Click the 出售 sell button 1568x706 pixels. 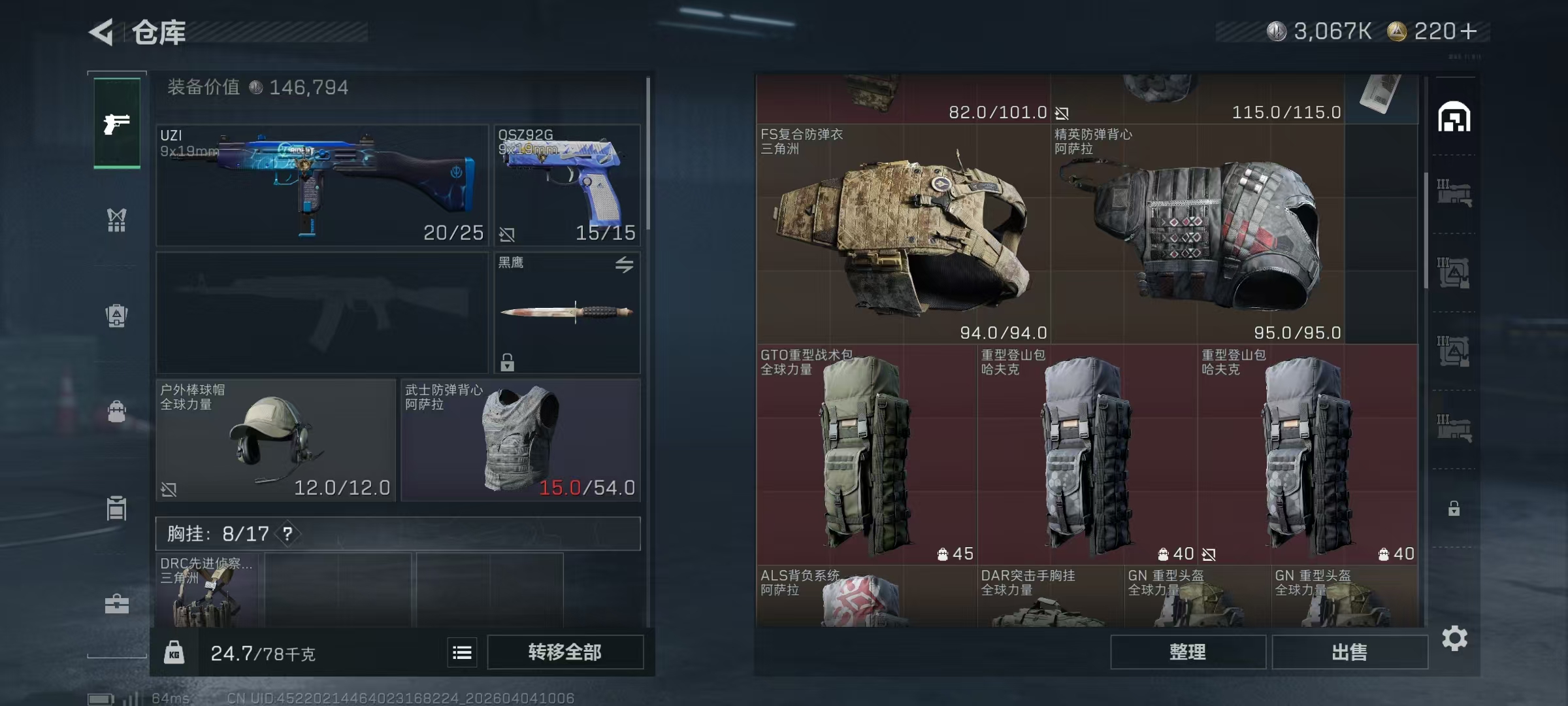tap(1349, 652)
